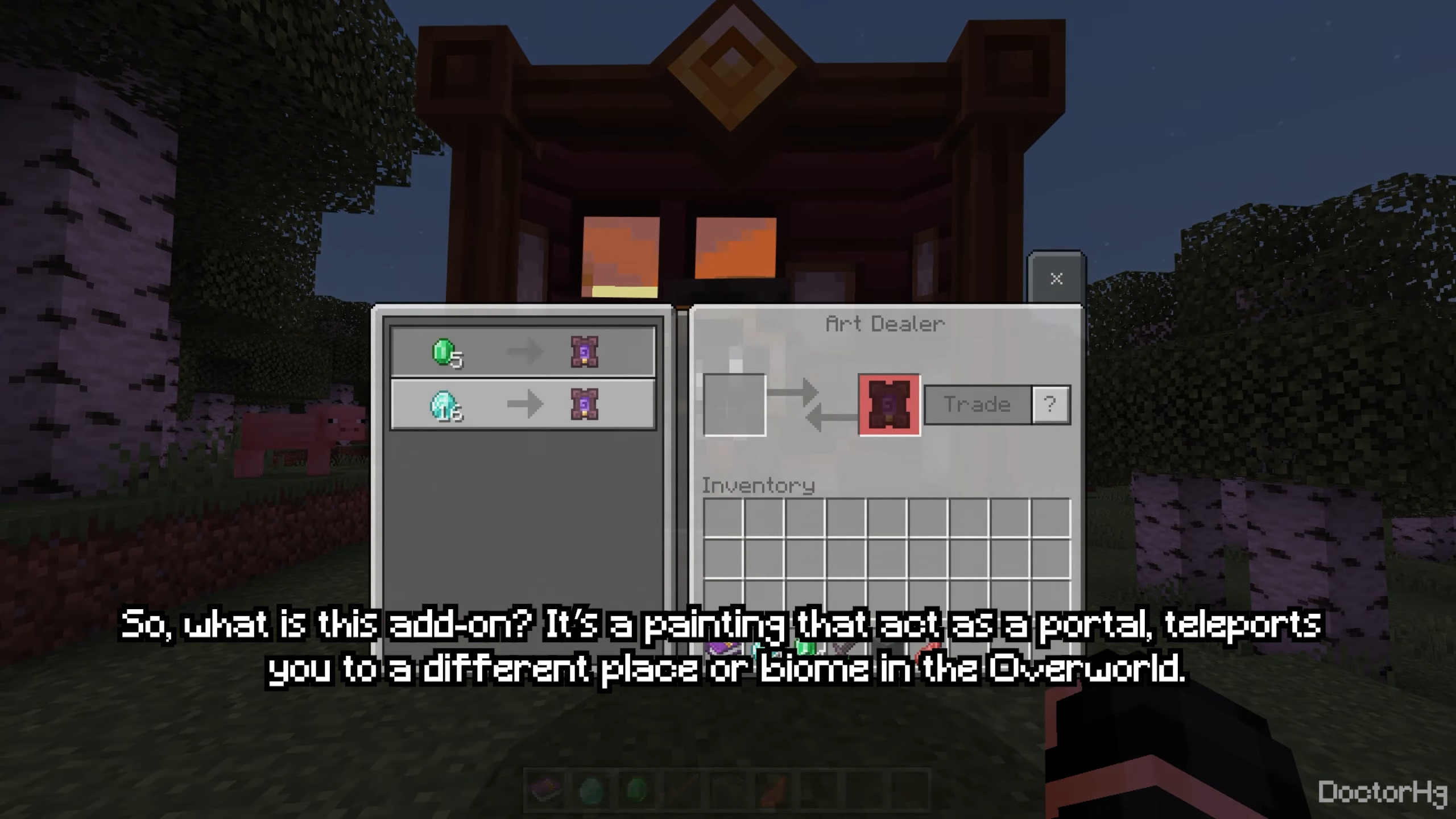Click the Inventory section label
1456x819 pixels.
click(x=758, y=485)
